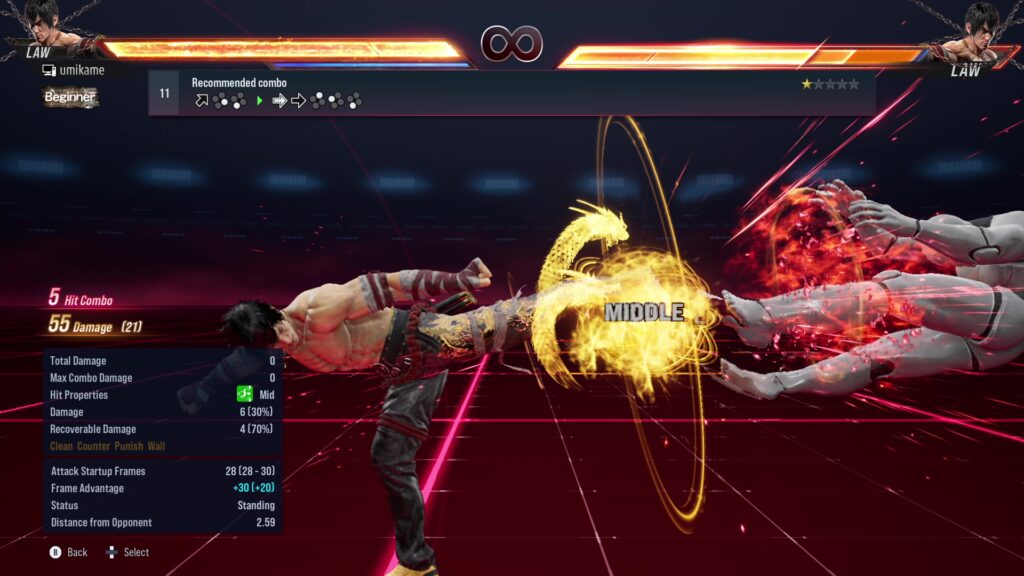Click the Beginner rank badge
1024x576 pixels.
click(x=69, y=97)
